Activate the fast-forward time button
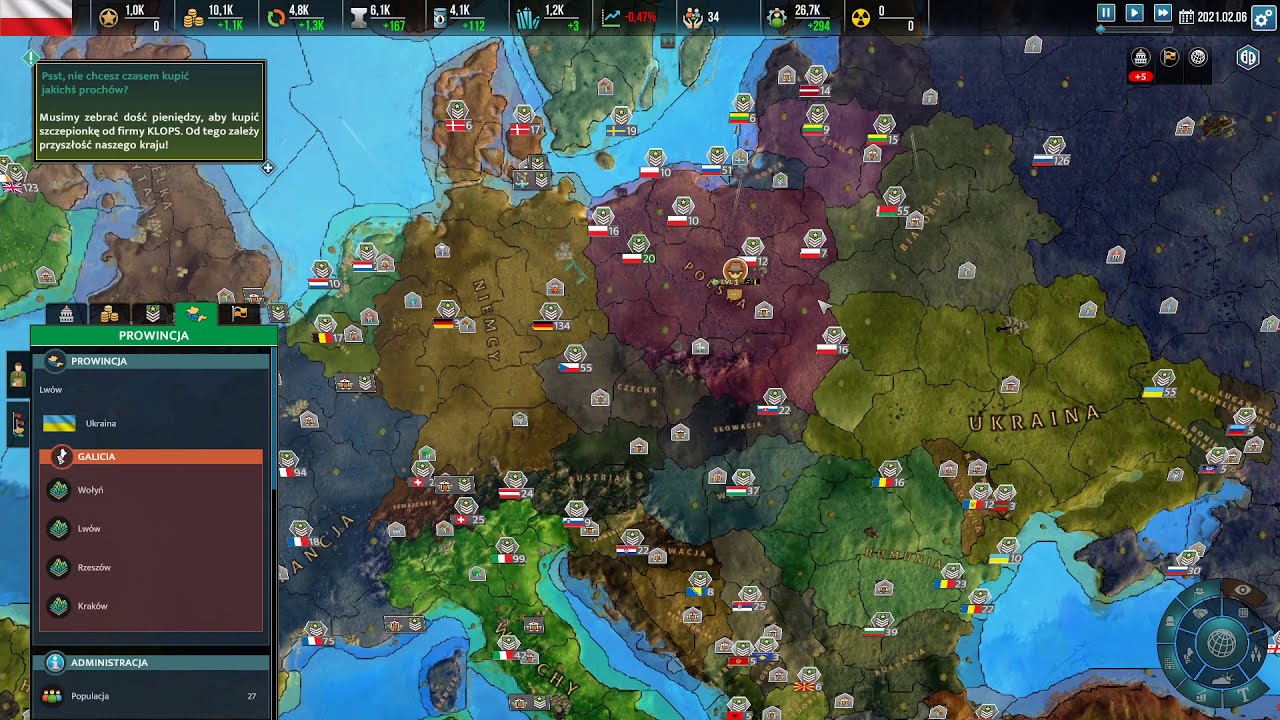Viewport: 1280px width, 720px height. pos(1162,13)
